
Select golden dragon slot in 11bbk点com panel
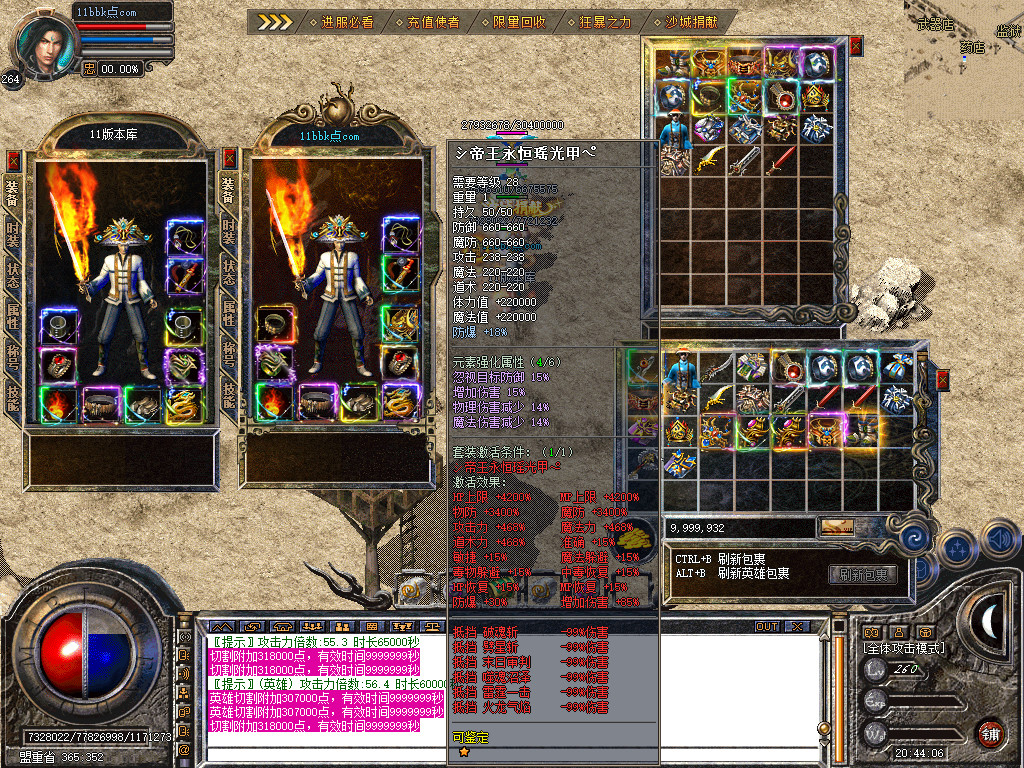(400, 403)
